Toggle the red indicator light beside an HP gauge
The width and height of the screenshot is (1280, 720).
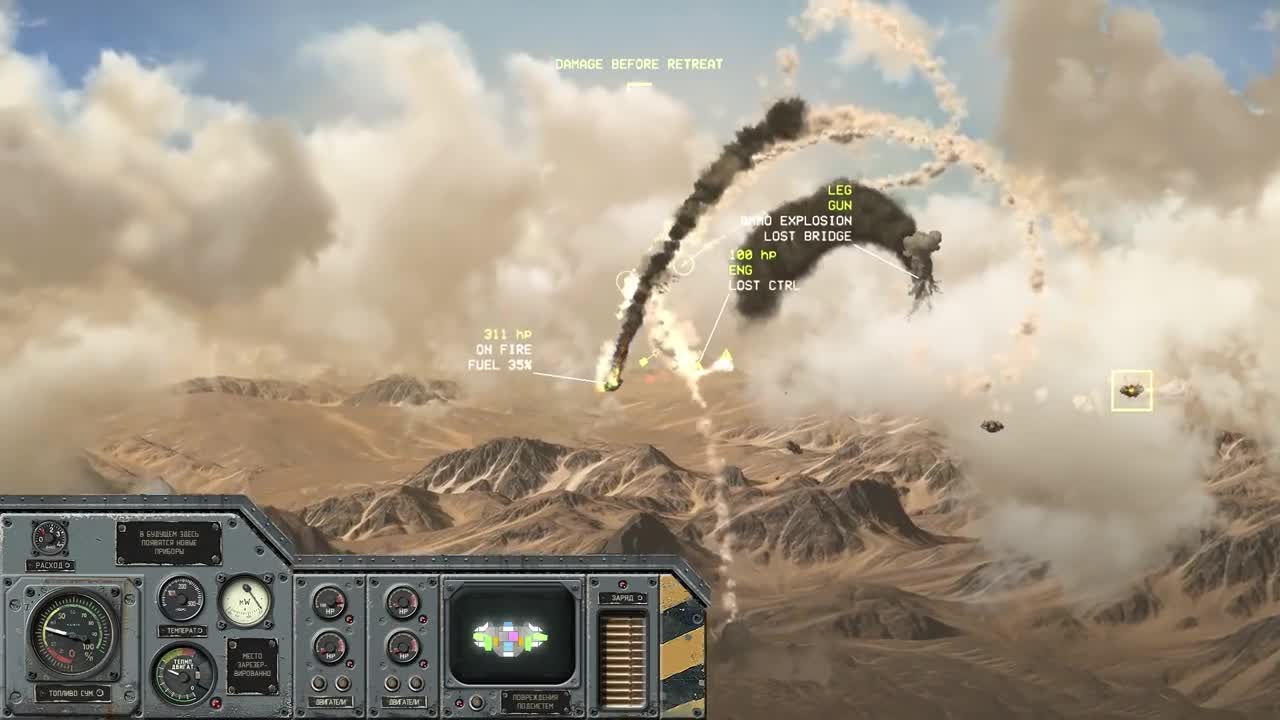(x=349, y=618)
